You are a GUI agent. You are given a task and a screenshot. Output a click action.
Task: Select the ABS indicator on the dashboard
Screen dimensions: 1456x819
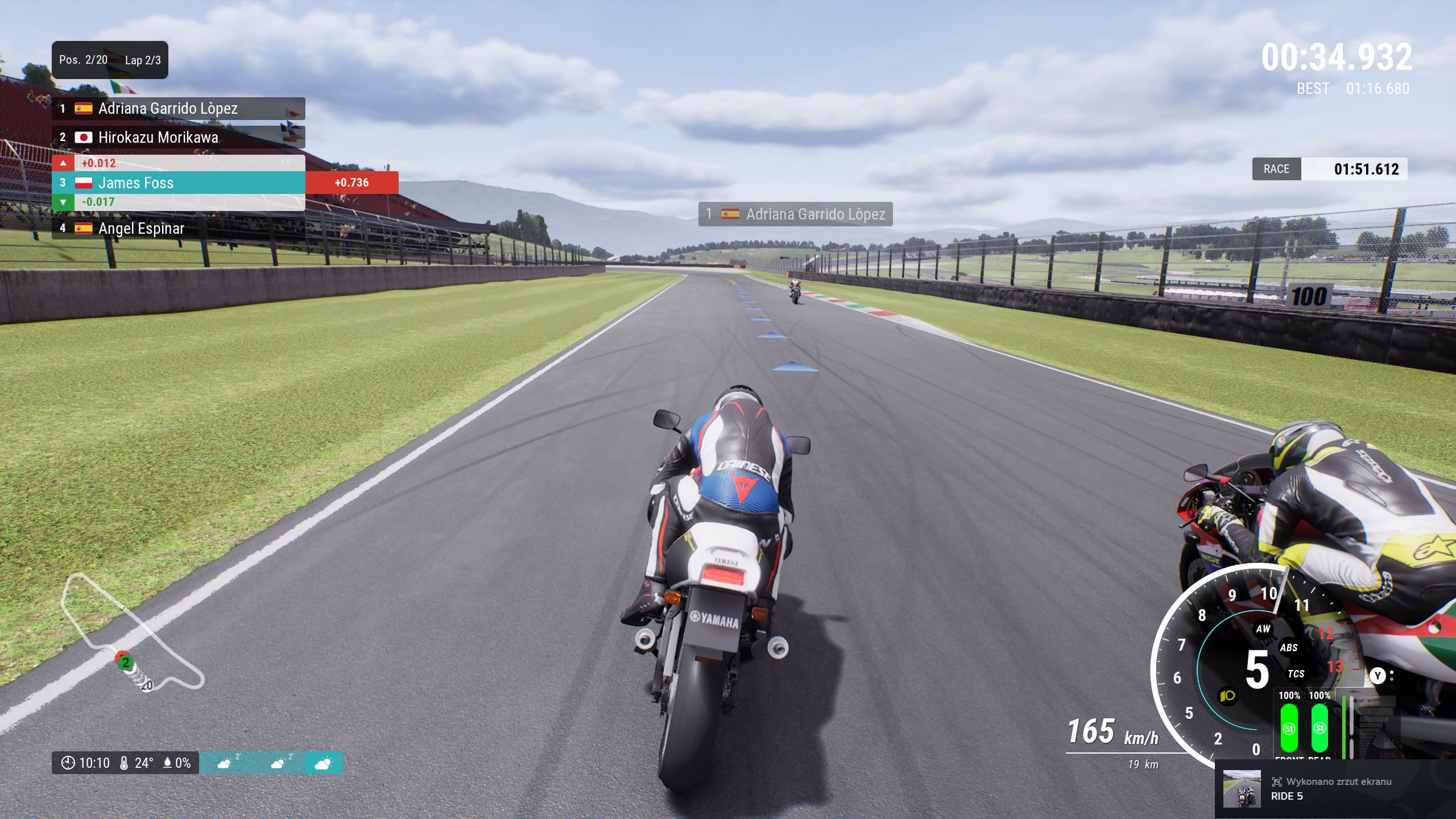[x=1289, y=647]
